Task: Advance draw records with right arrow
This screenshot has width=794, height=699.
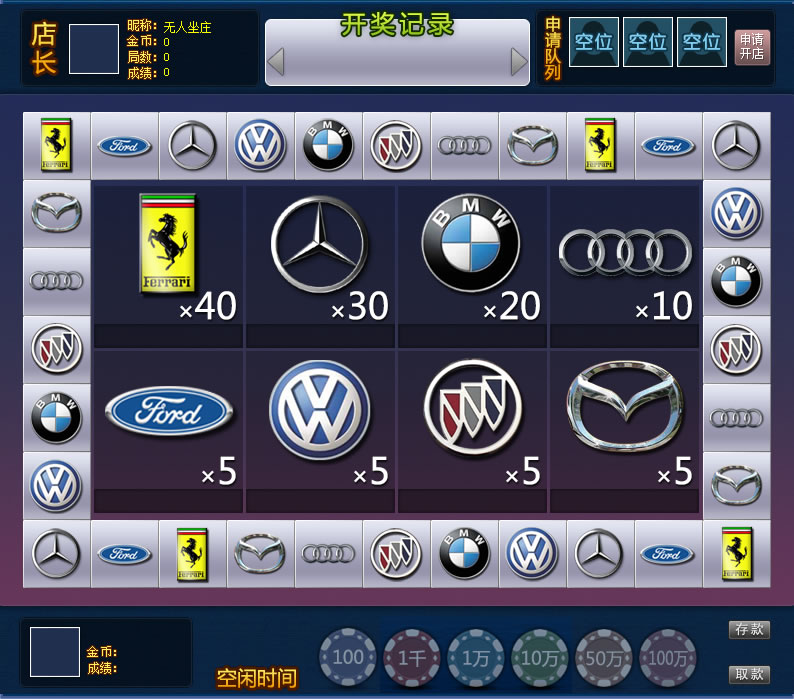Action: (x=518, y=62)
